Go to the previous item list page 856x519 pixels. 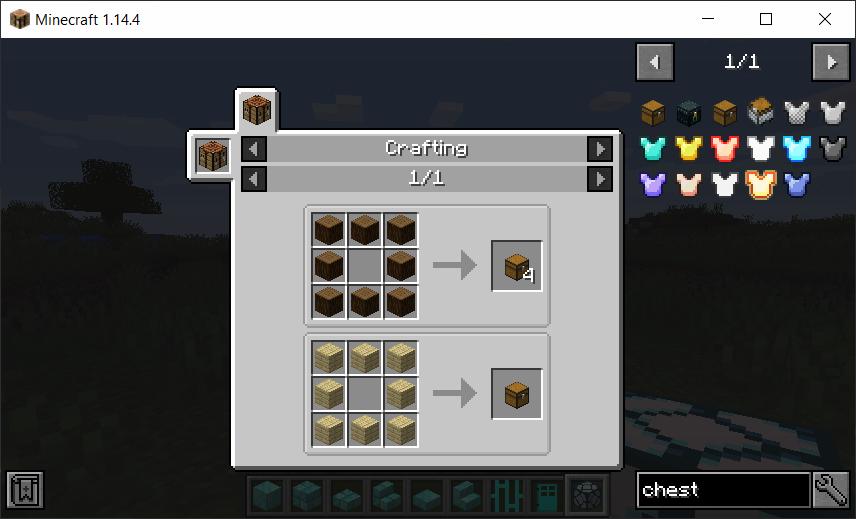coord(655,62)
